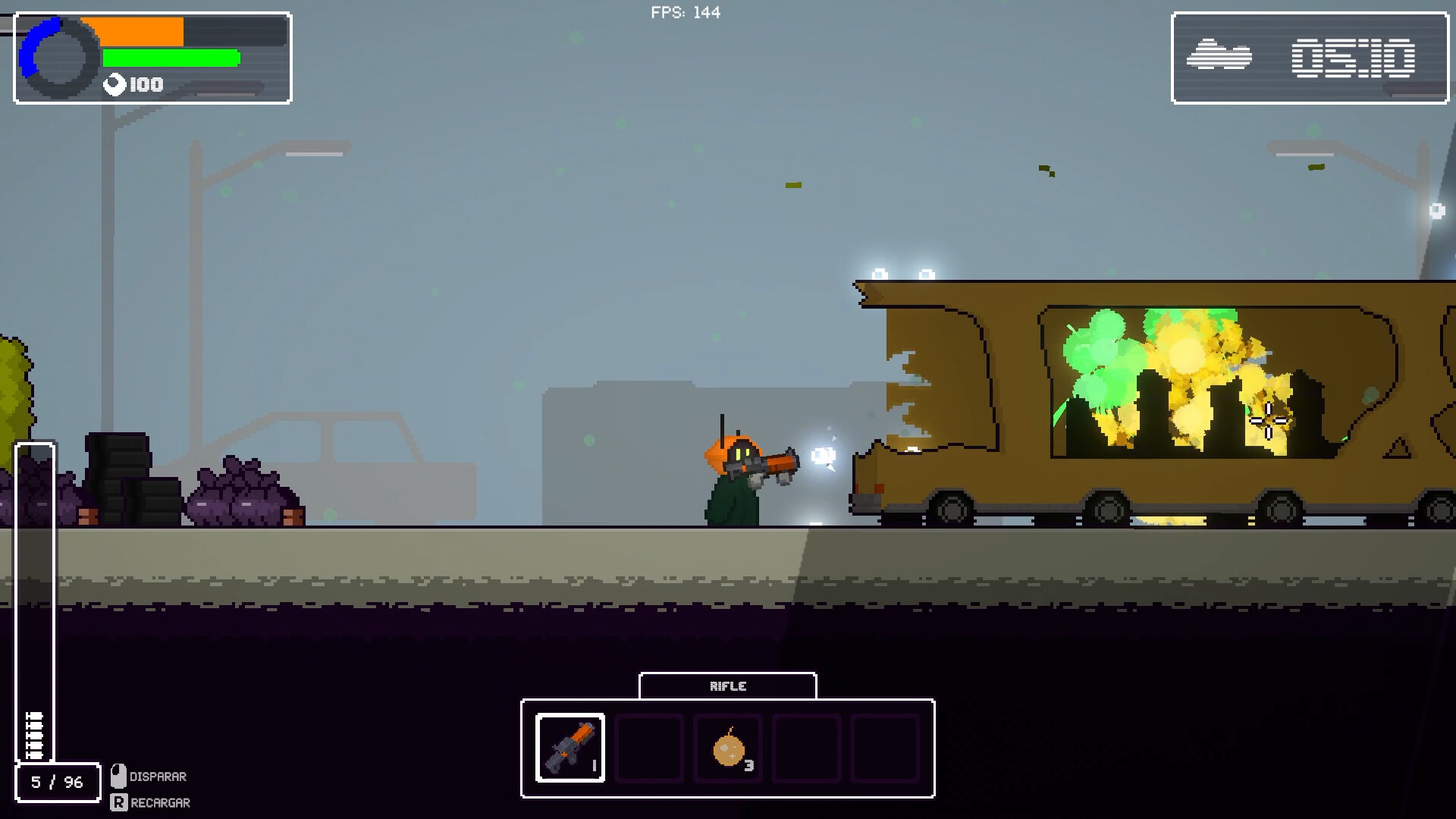The height and width of the screenshot is (819, 1456).
Task: Click the bullet icons on the vertical ammo gauge
Action: point(34,736)
